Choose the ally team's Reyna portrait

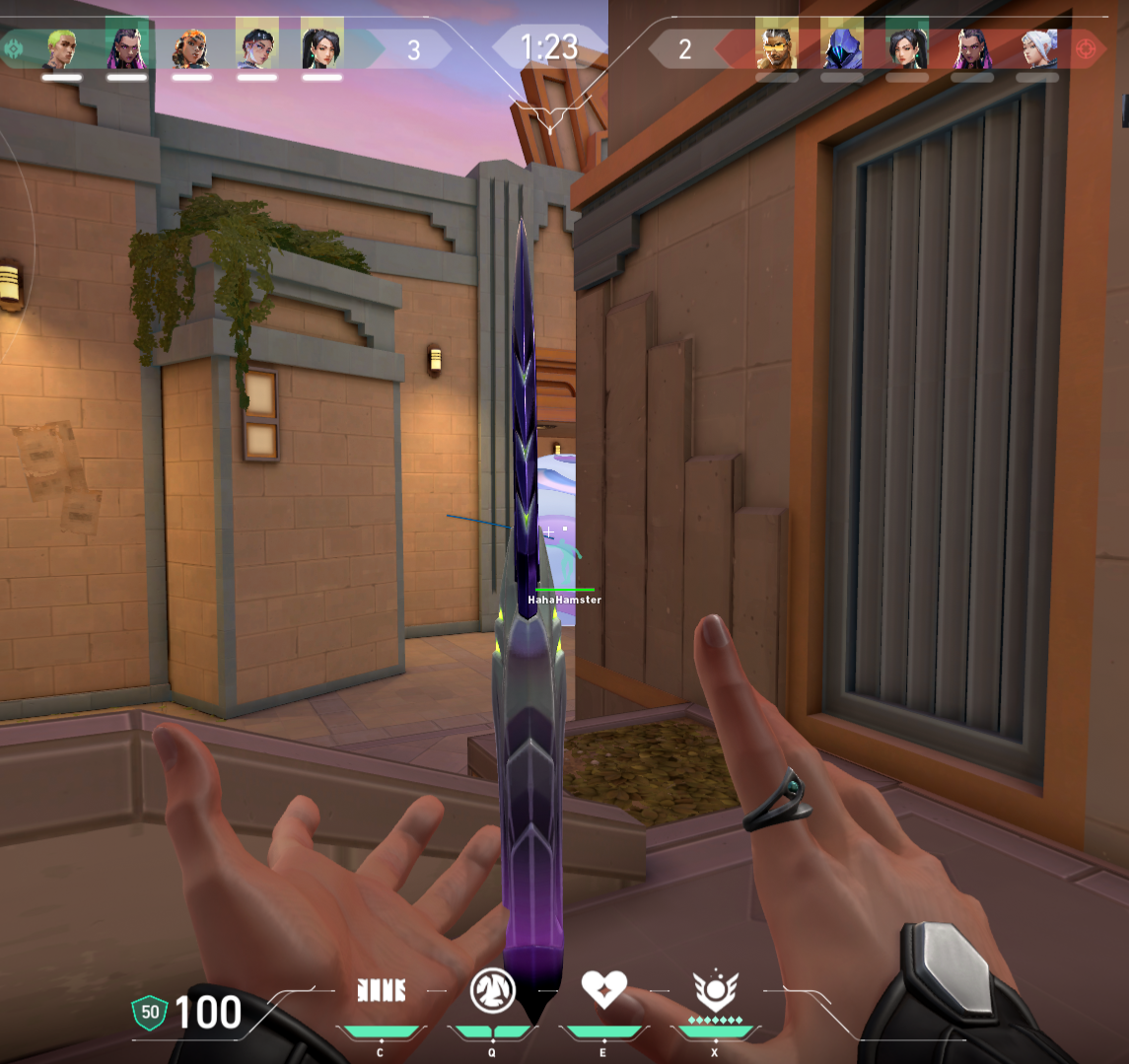[x=126, y=47]
